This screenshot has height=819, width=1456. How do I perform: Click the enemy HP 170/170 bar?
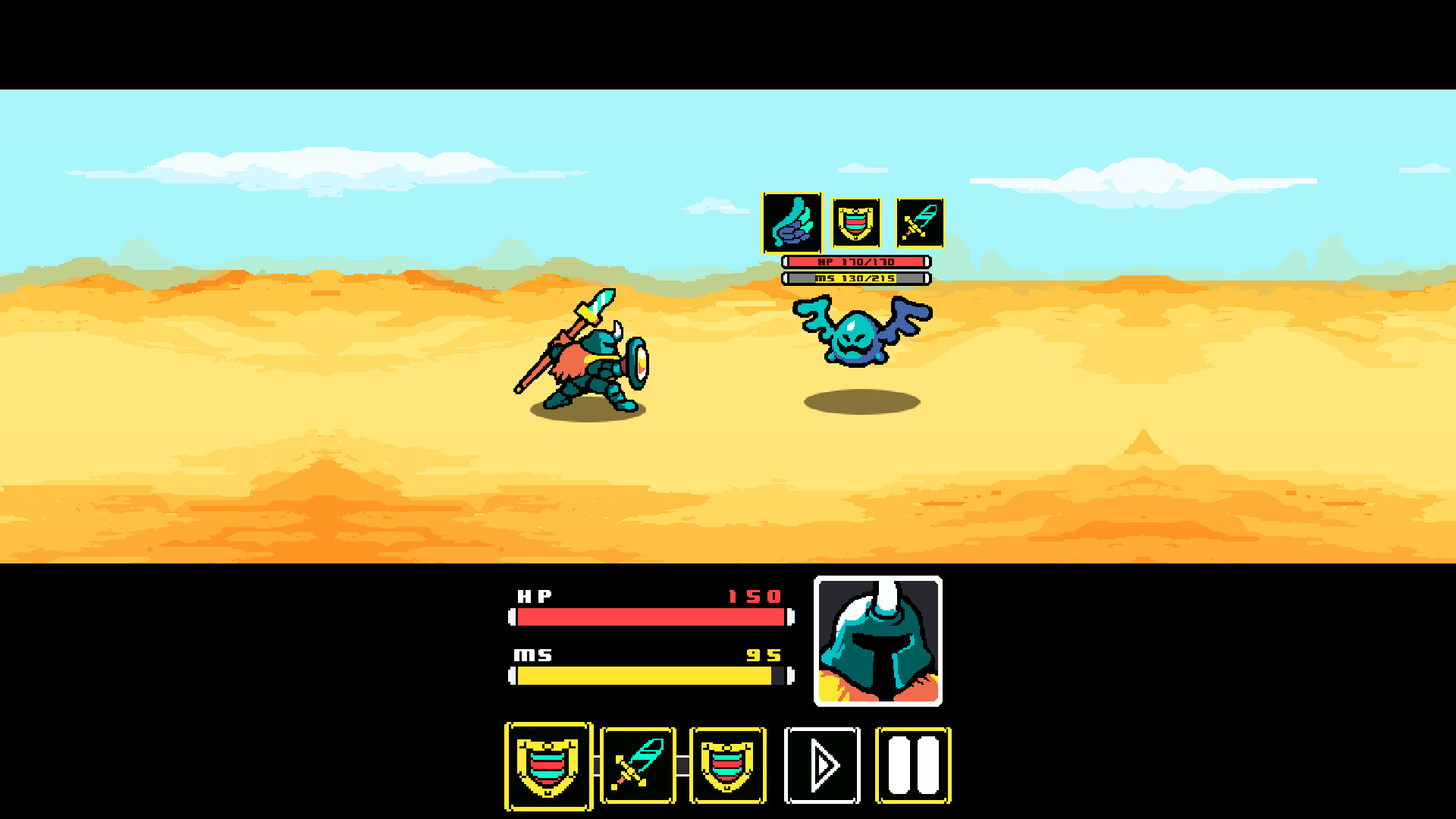(x=855, y=261)
